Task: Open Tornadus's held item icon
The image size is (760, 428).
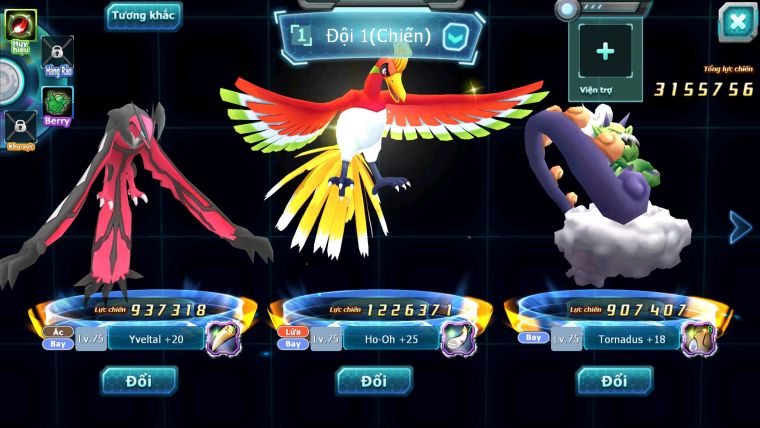Action: point(697,339)
